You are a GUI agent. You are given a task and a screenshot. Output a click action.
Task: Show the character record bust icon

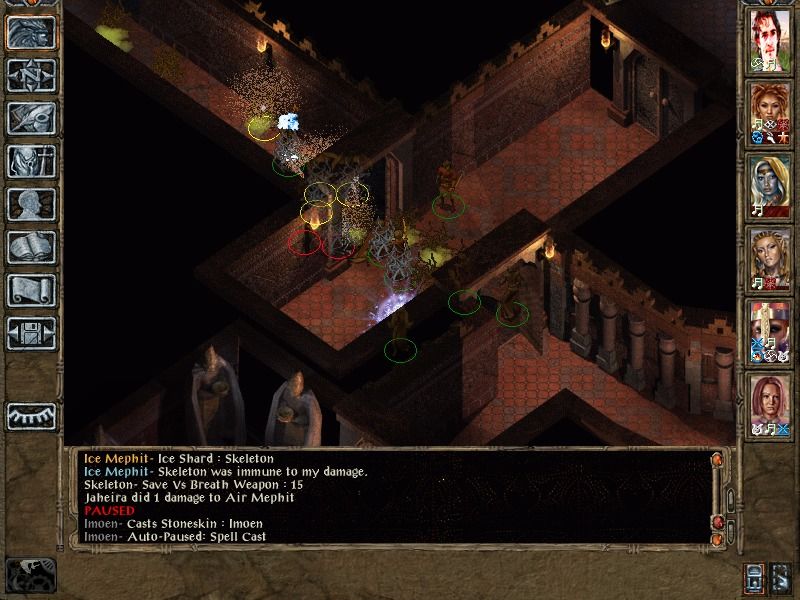31,204
